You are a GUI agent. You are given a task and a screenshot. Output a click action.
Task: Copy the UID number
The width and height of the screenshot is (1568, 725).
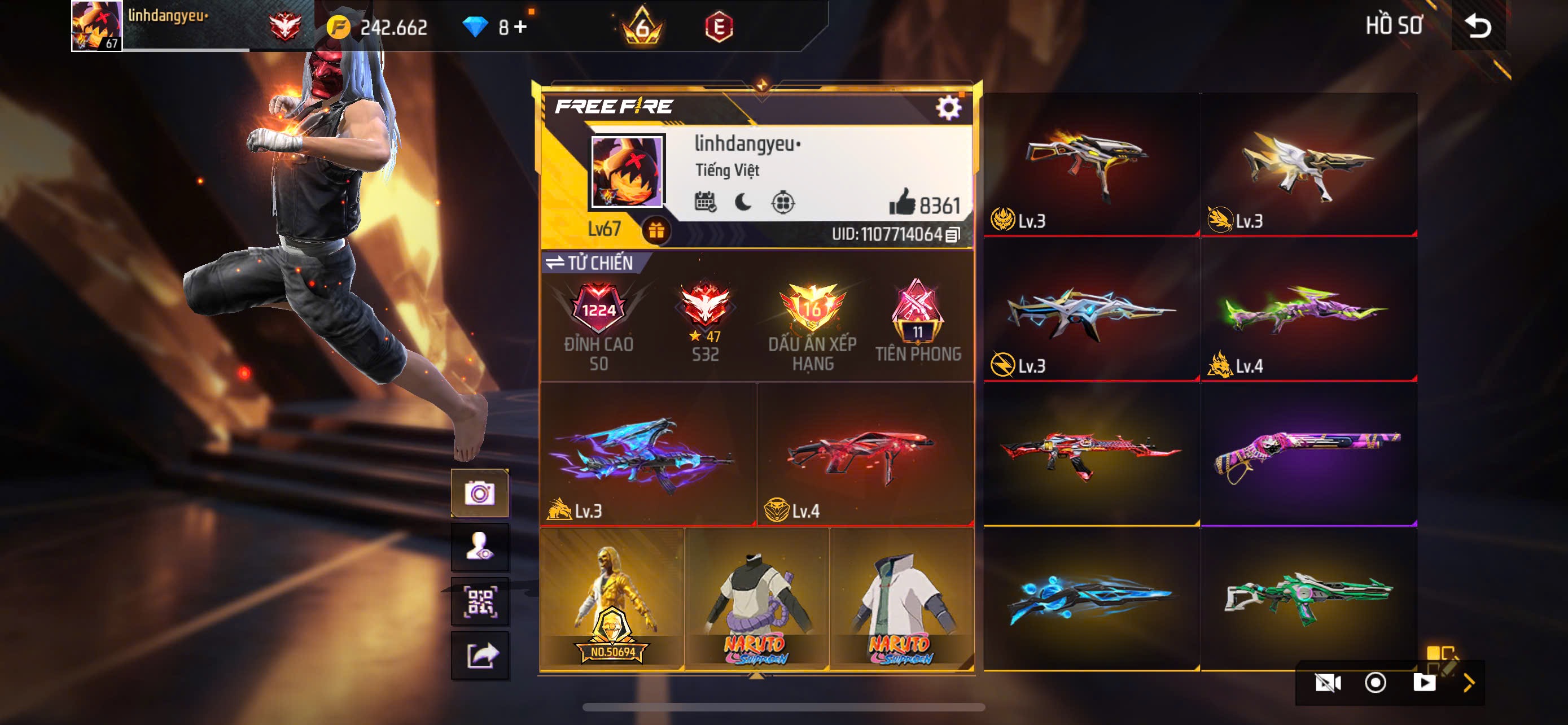(x=953, y=234)
